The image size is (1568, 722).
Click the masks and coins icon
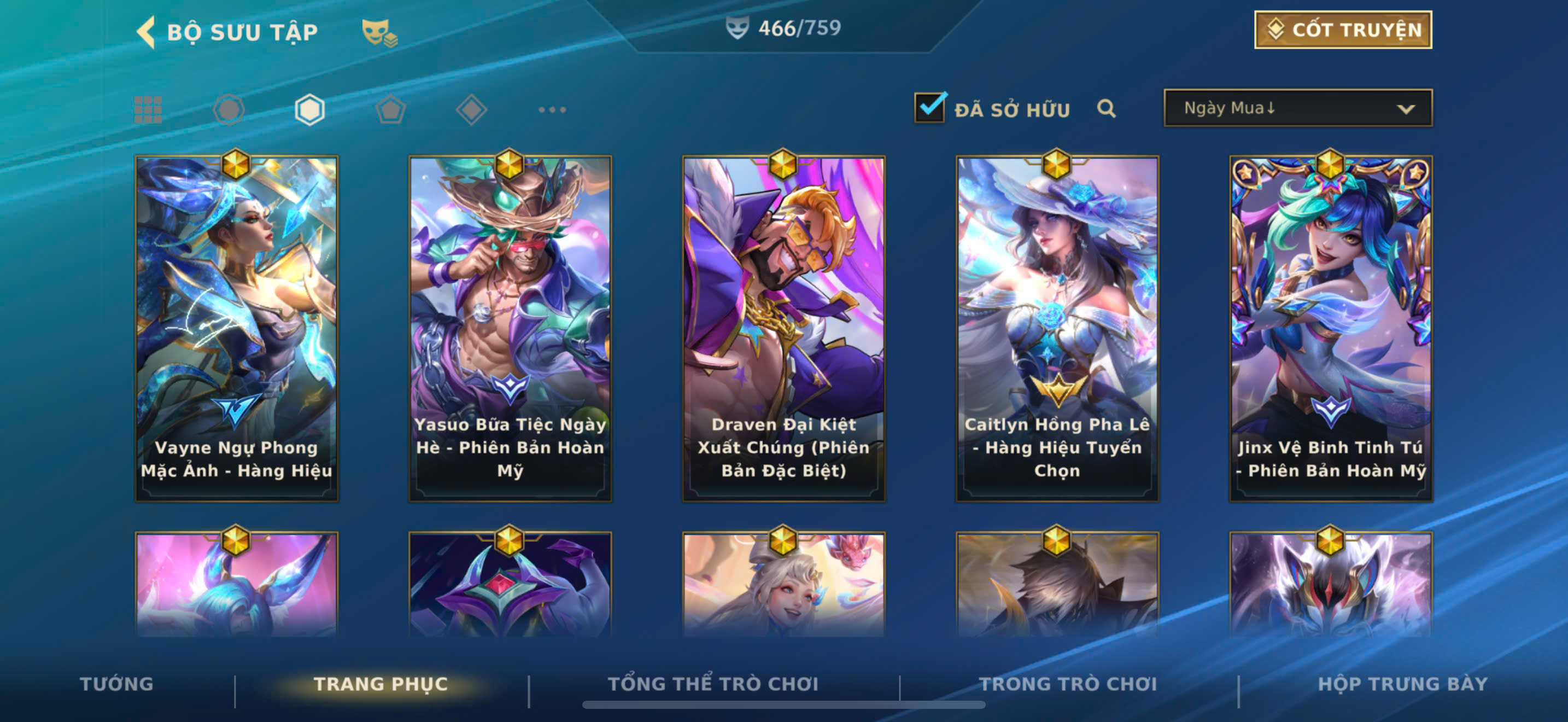379,32
